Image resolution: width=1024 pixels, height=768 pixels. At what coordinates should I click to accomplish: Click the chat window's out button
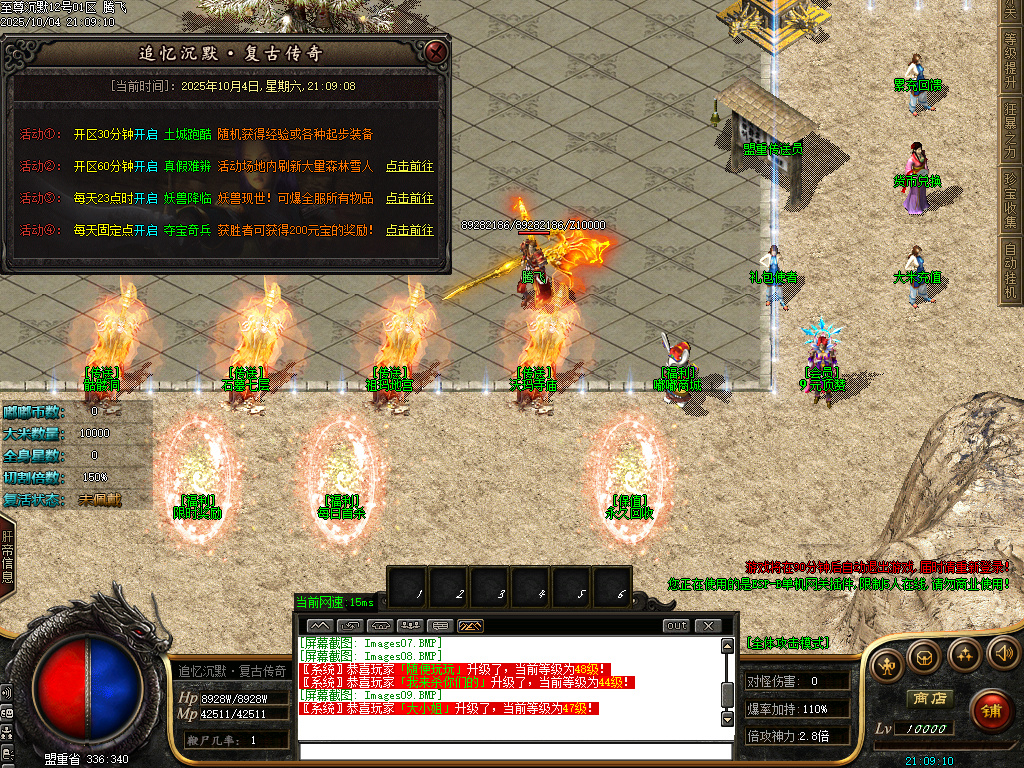coord(677,626)
